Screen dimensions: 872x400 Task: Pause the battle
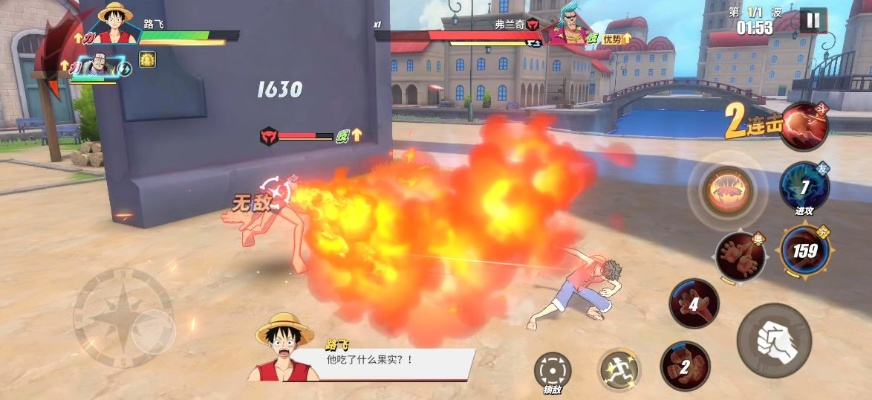coord(813,20)
